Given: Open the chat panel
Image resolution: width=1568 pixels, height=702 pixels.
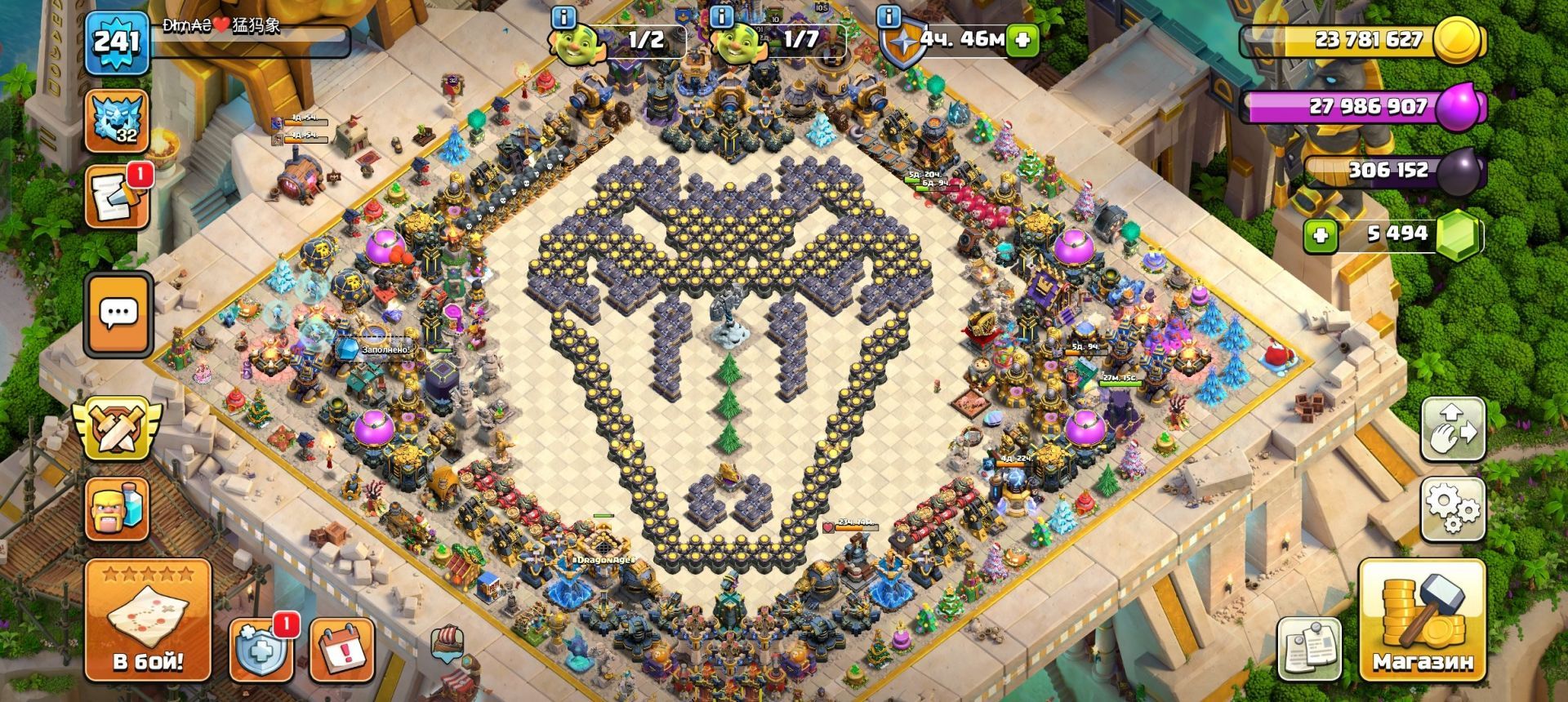Looking at the screenshot, I should (118, 313).
